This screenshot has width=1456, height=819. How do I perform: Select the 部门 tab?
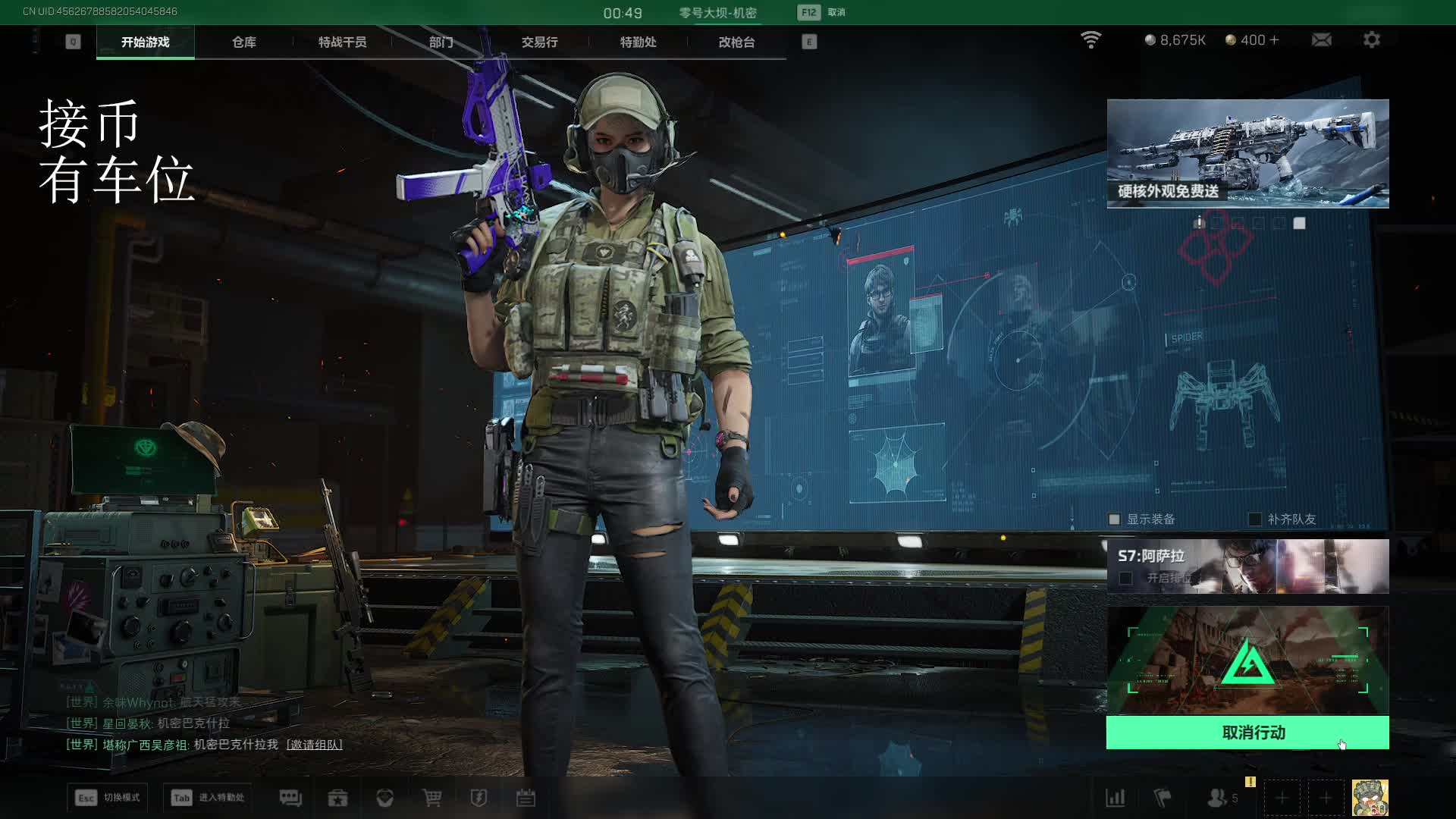coord(441,42)
